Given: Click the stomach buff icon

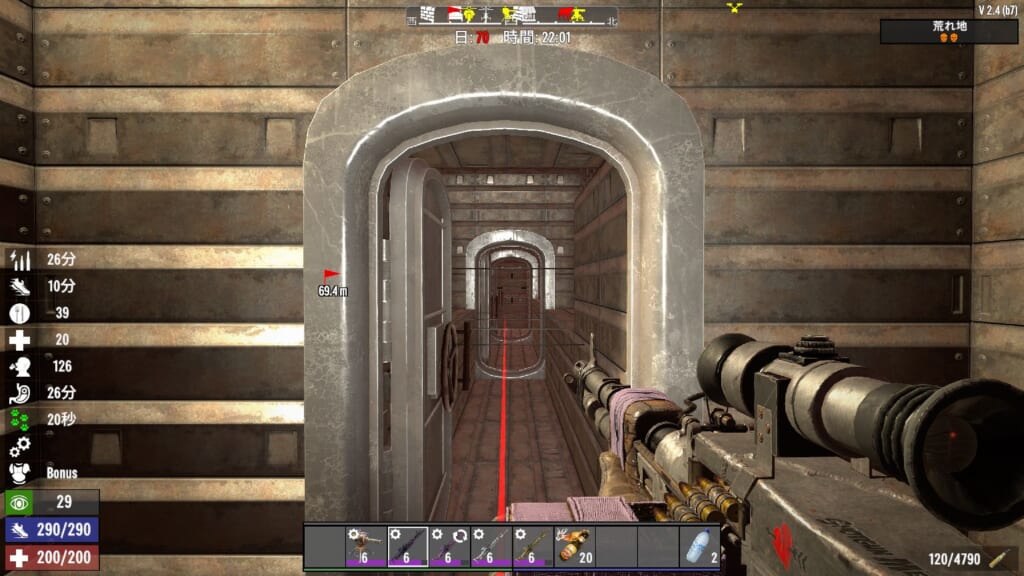Looking at the screenshot, I should (x=20, y=393).
